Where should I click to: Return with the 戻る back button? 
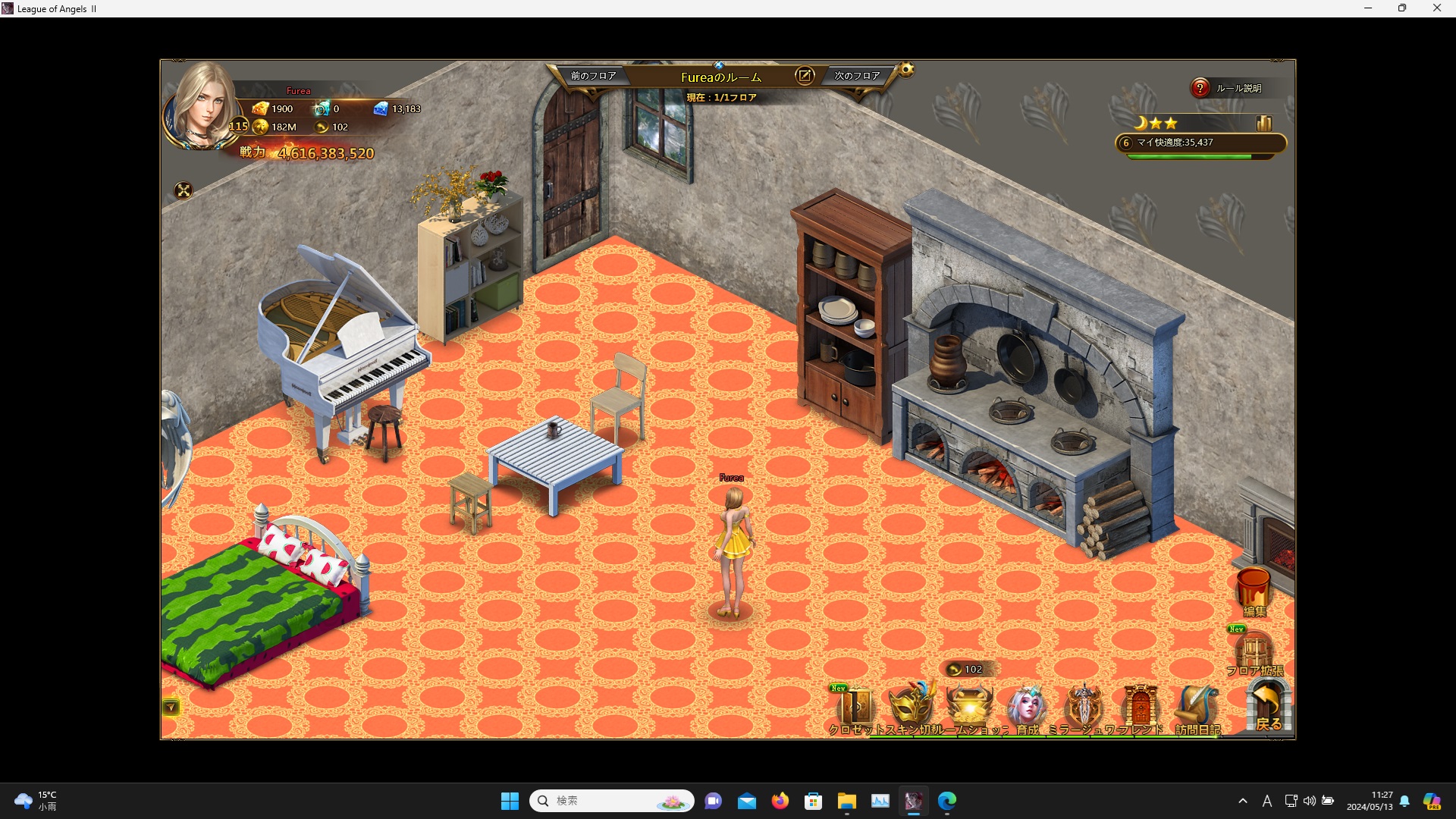1268,707
